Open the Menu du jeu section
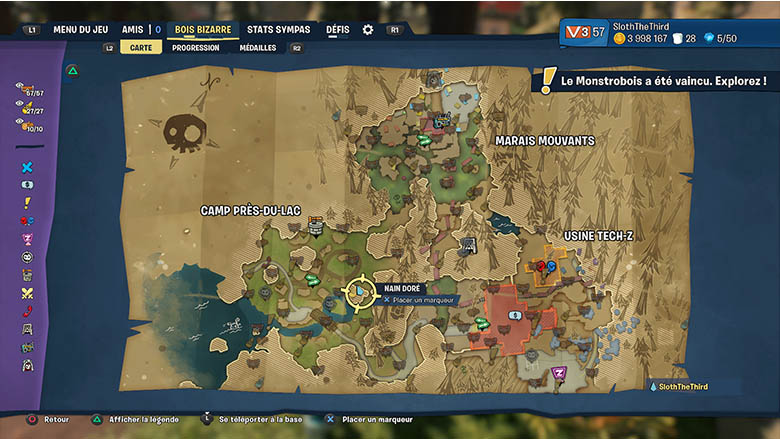This screenshot has height=439, width=780. 82,30
